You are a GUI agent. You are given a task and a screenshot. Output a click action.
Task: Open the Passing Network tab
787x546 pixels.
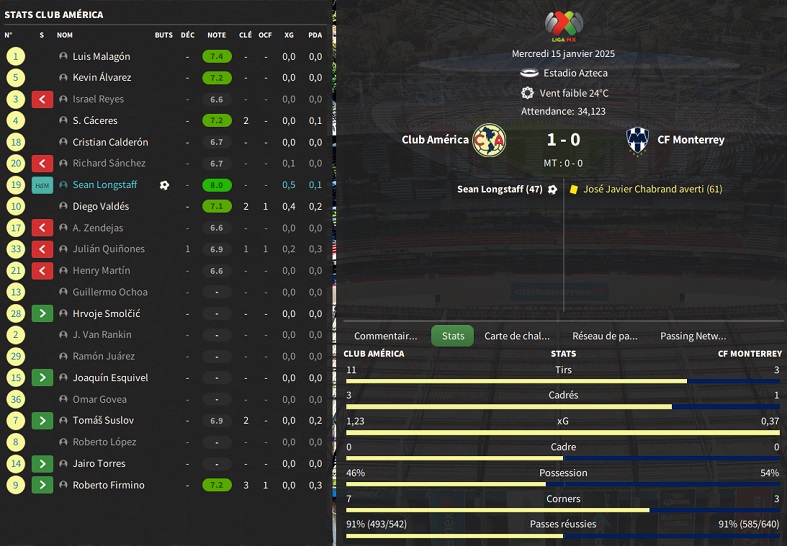(x=693, y=336)
